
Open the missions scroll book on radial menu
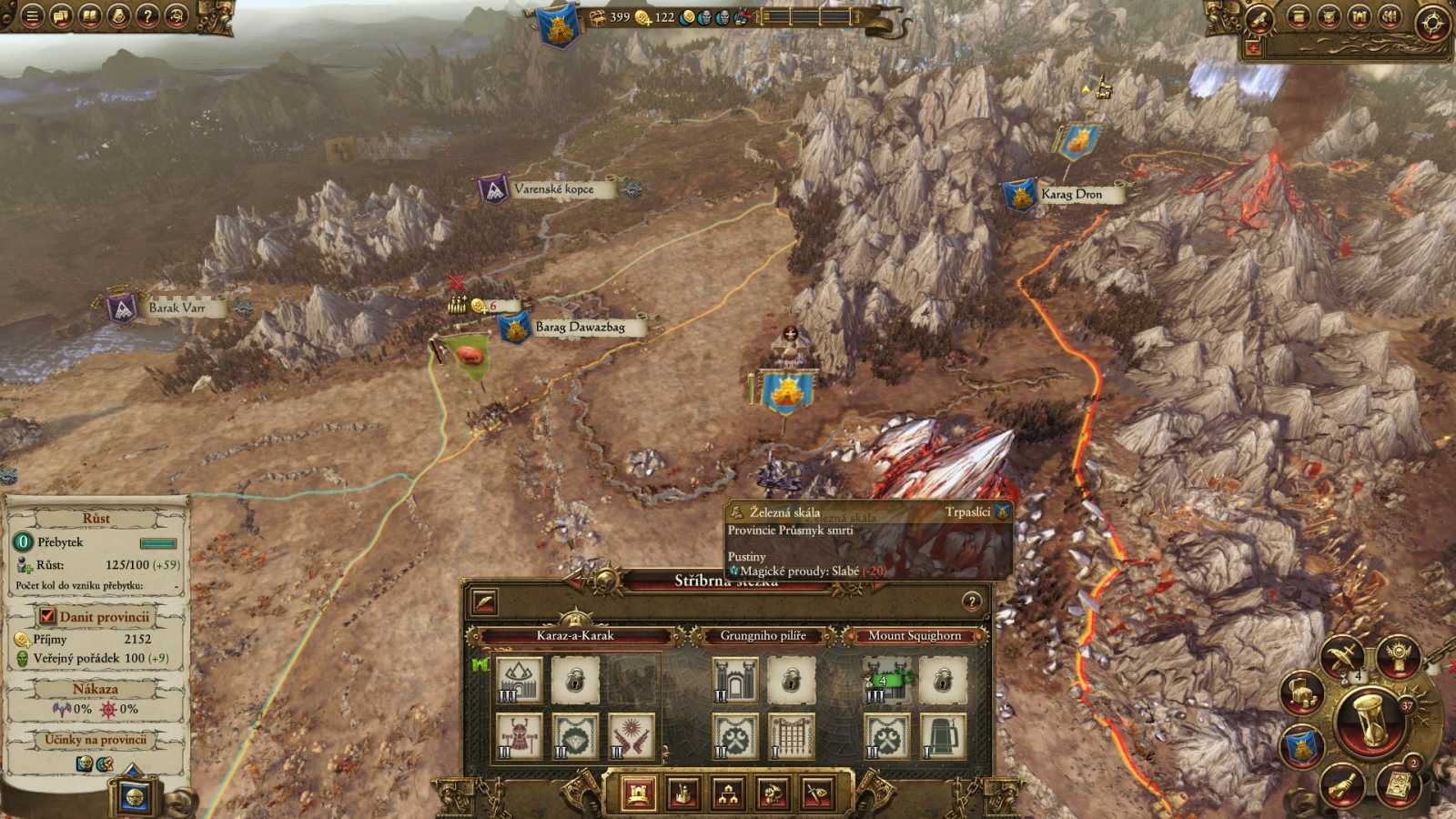point(1400,784)
